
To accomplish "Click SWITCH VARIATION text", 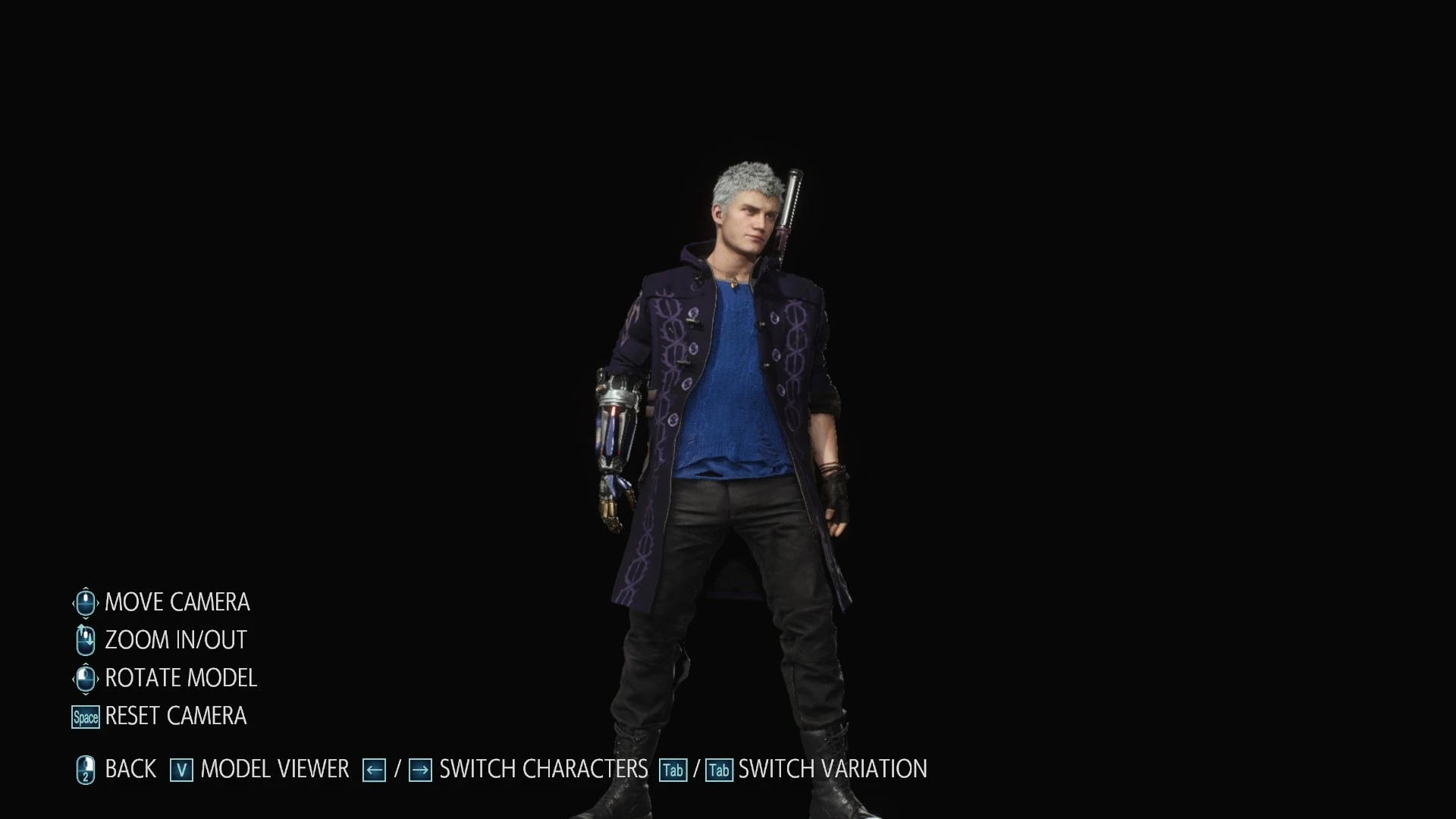I will [832, 768].
